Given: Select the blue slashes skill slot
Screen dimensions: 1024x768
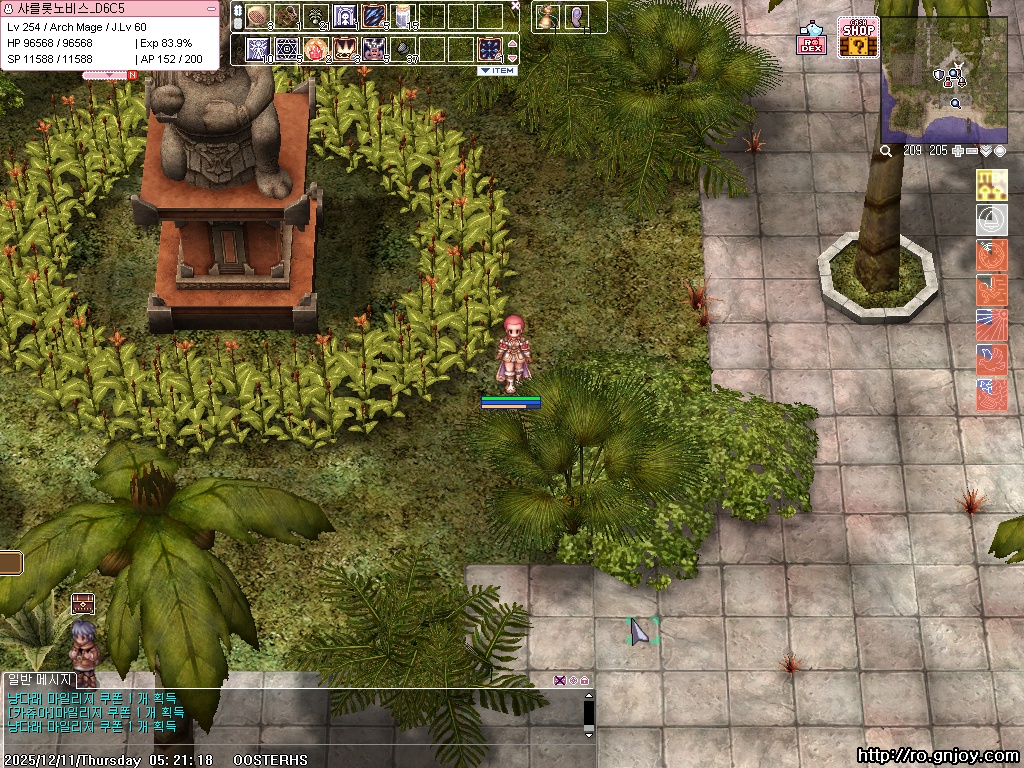Looking at the screenshot, I should coord(374,16).
